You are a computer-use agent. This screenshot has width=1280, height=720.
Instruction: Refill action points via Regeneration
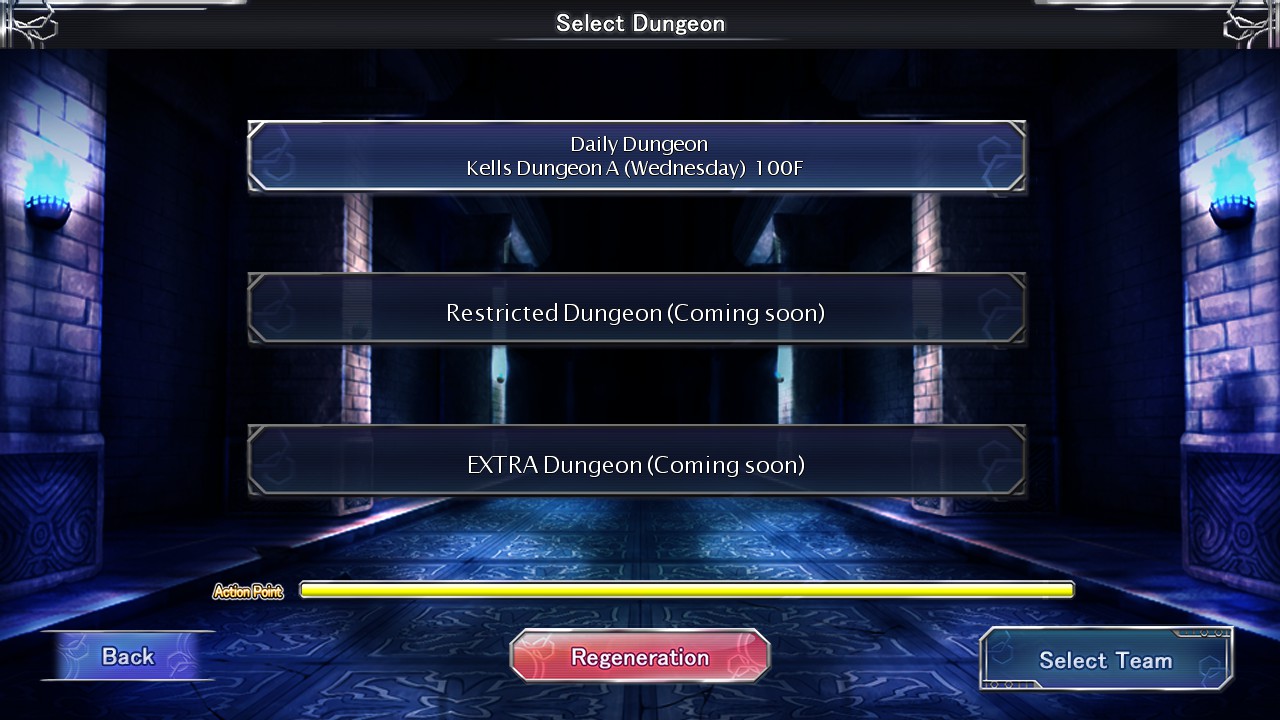point(639,656)
